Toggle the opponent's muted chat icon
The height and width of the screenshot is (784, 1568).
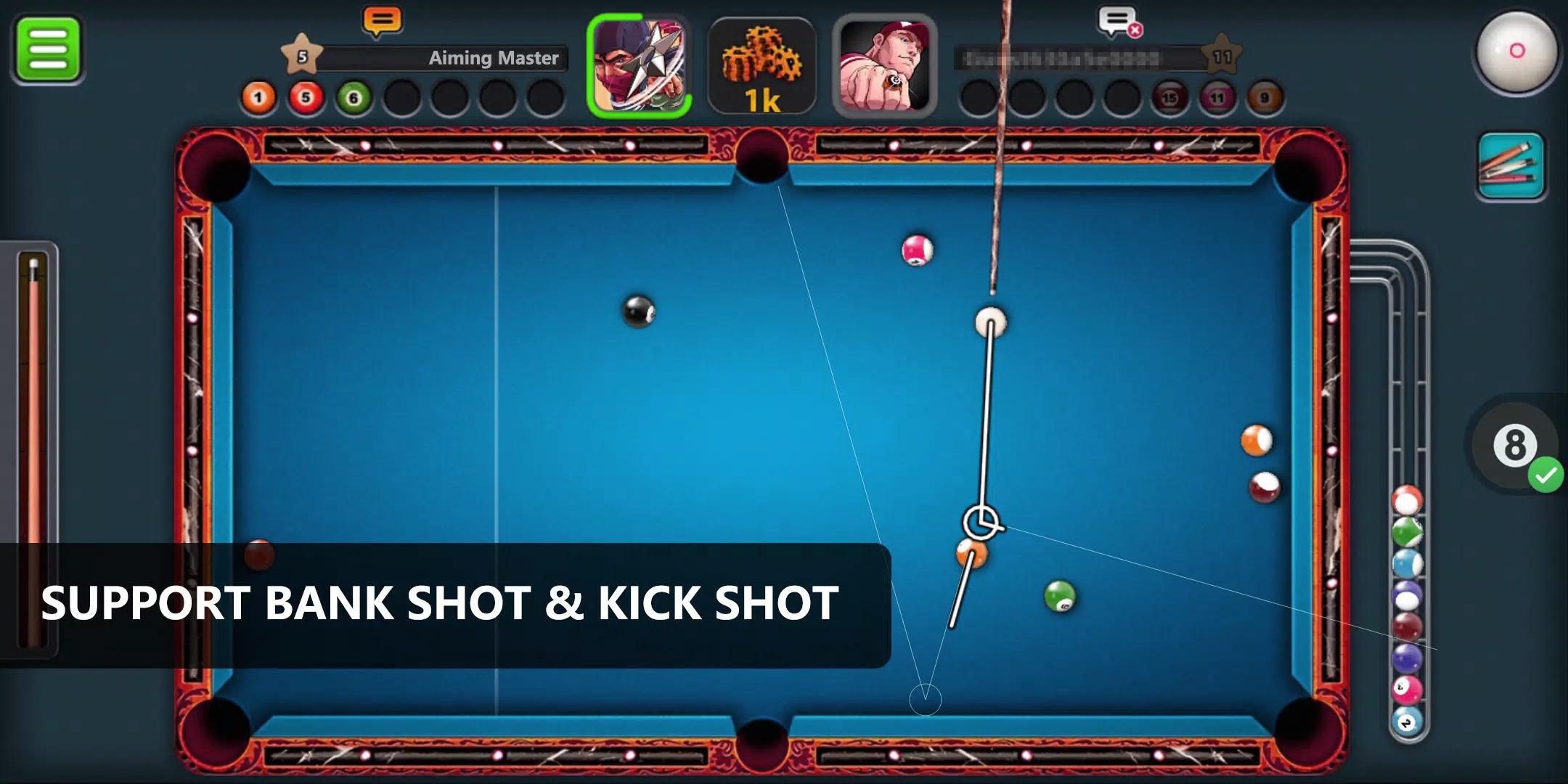tap(1119, 20)
